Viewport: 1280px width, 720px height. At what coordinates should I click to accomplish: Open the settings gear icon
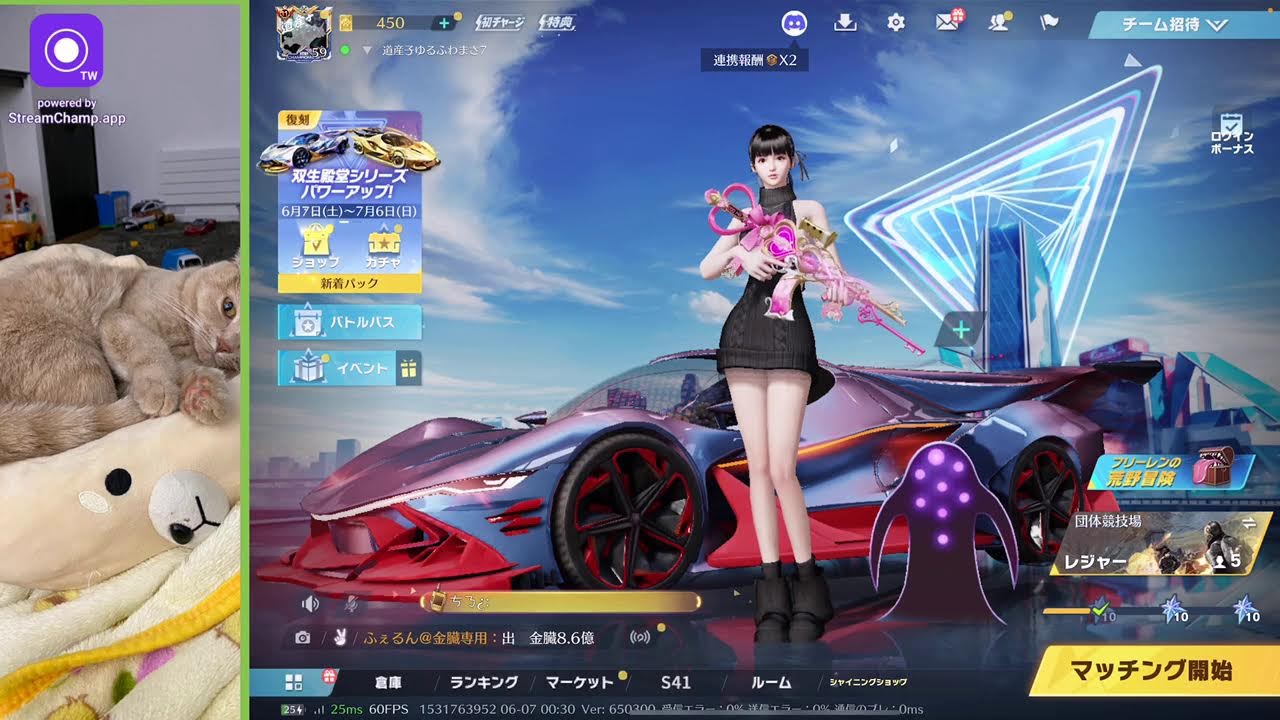coord(896,23)
